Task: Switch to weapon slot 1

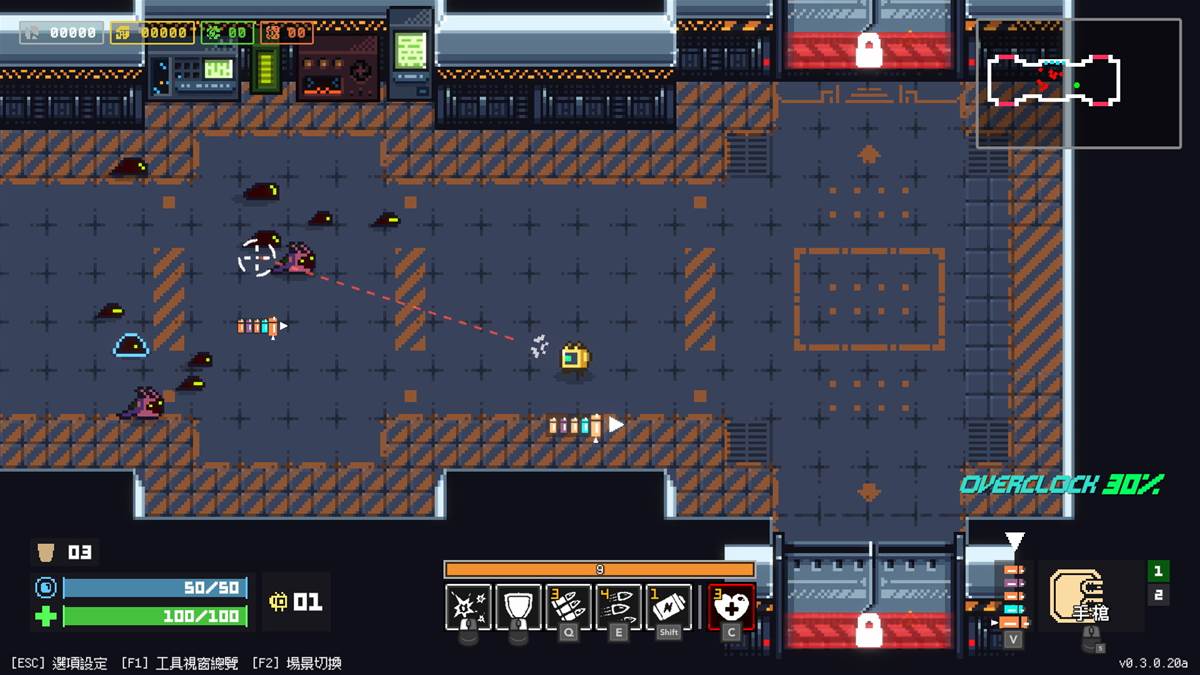Action: pos(1158,571)
